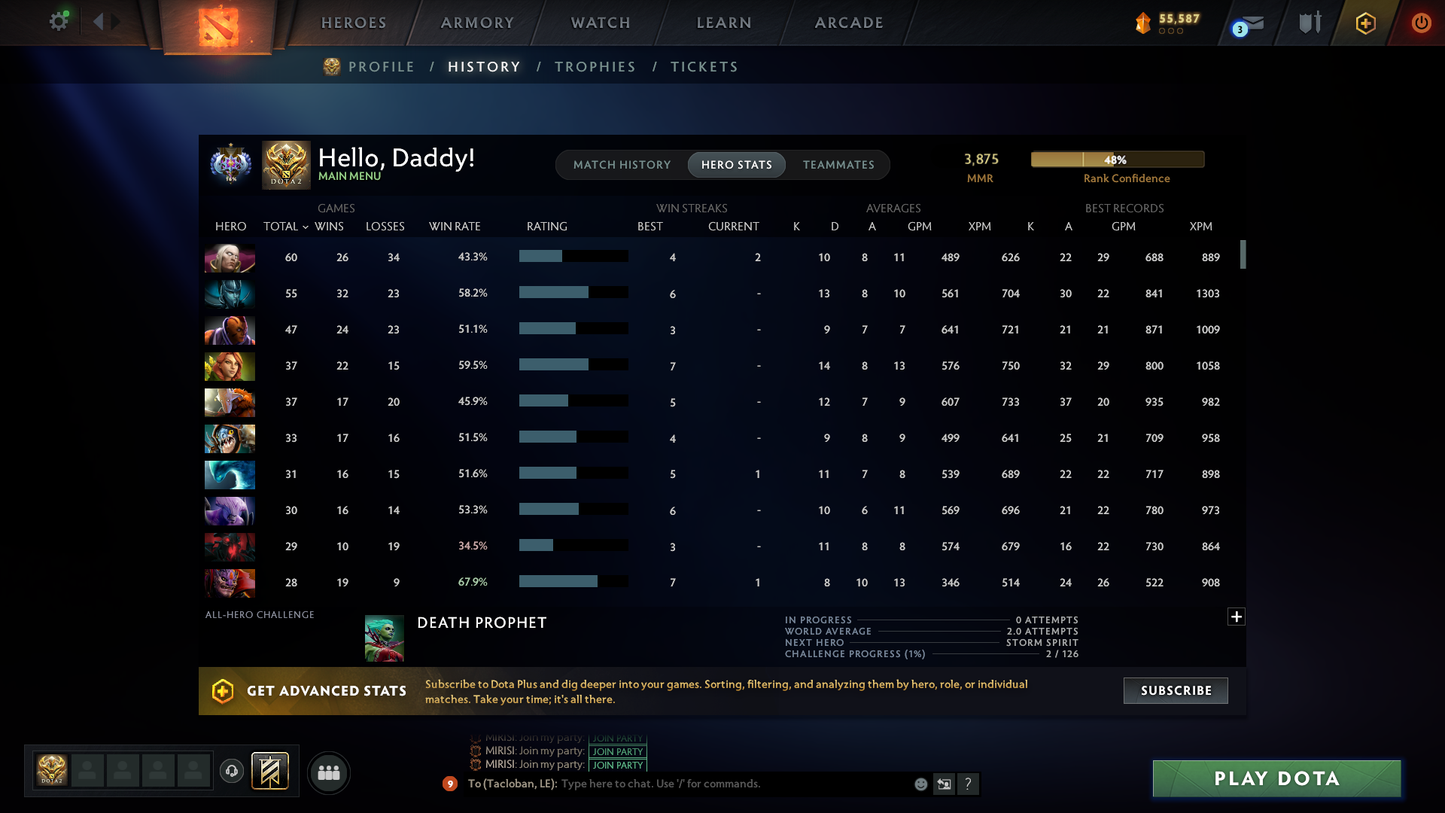Expand the All-Hero Challenge plus panel
1445x813 pixels.
tap(1235, 616)
